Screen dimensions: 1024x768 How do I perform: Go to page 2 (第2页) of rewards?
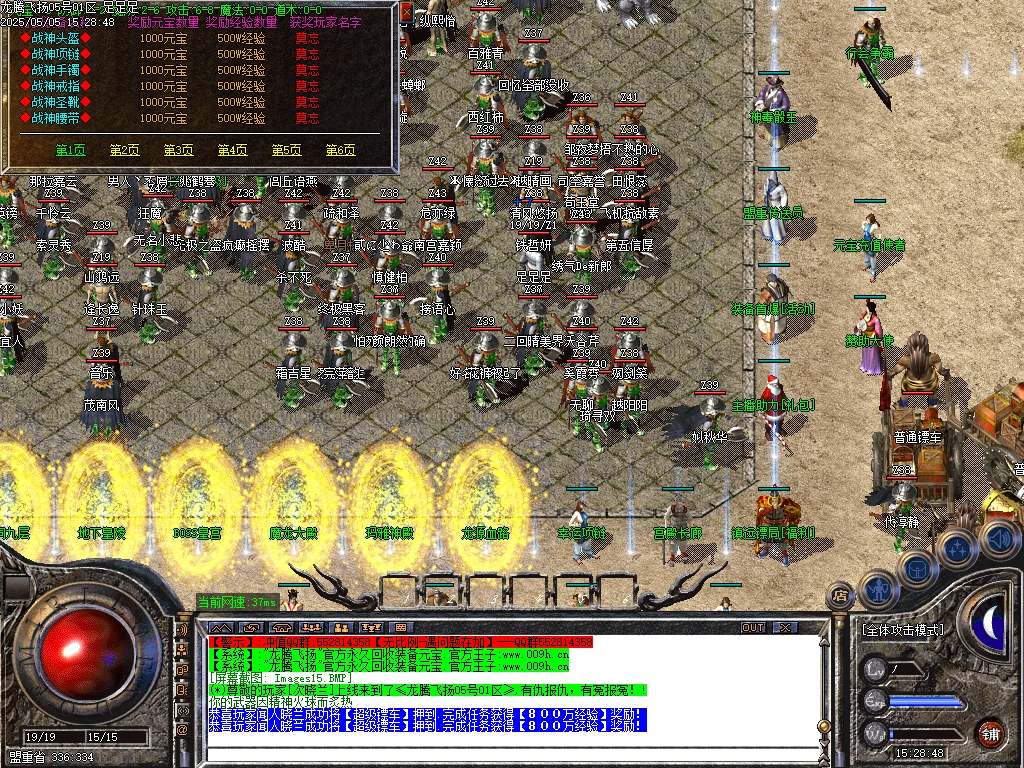pos(124,150)
